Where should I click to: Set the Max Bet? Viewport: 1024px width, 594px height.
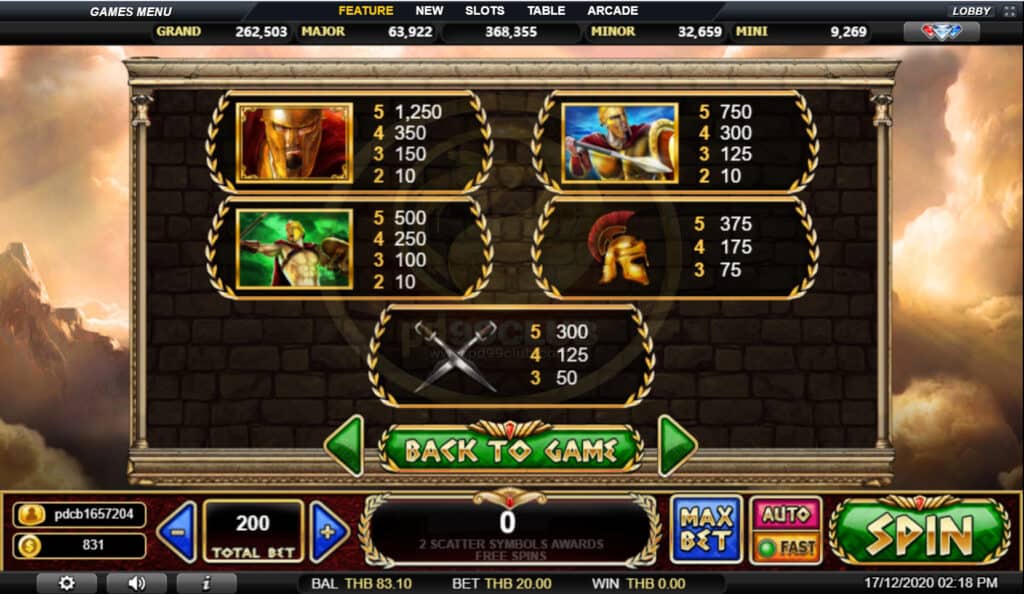[x=706, y=529]
